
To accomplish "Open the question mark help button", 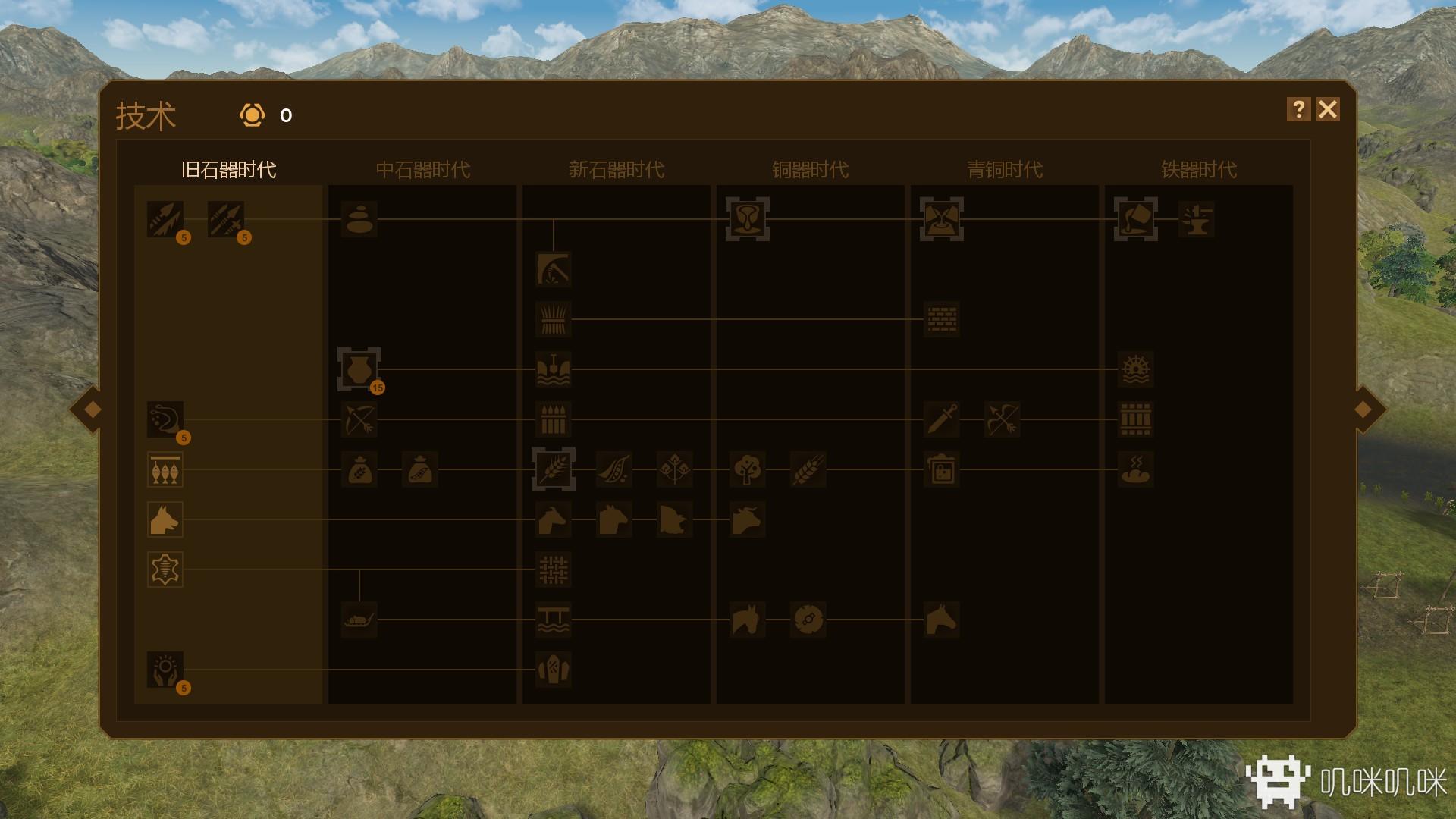I will pos(1298,110).
